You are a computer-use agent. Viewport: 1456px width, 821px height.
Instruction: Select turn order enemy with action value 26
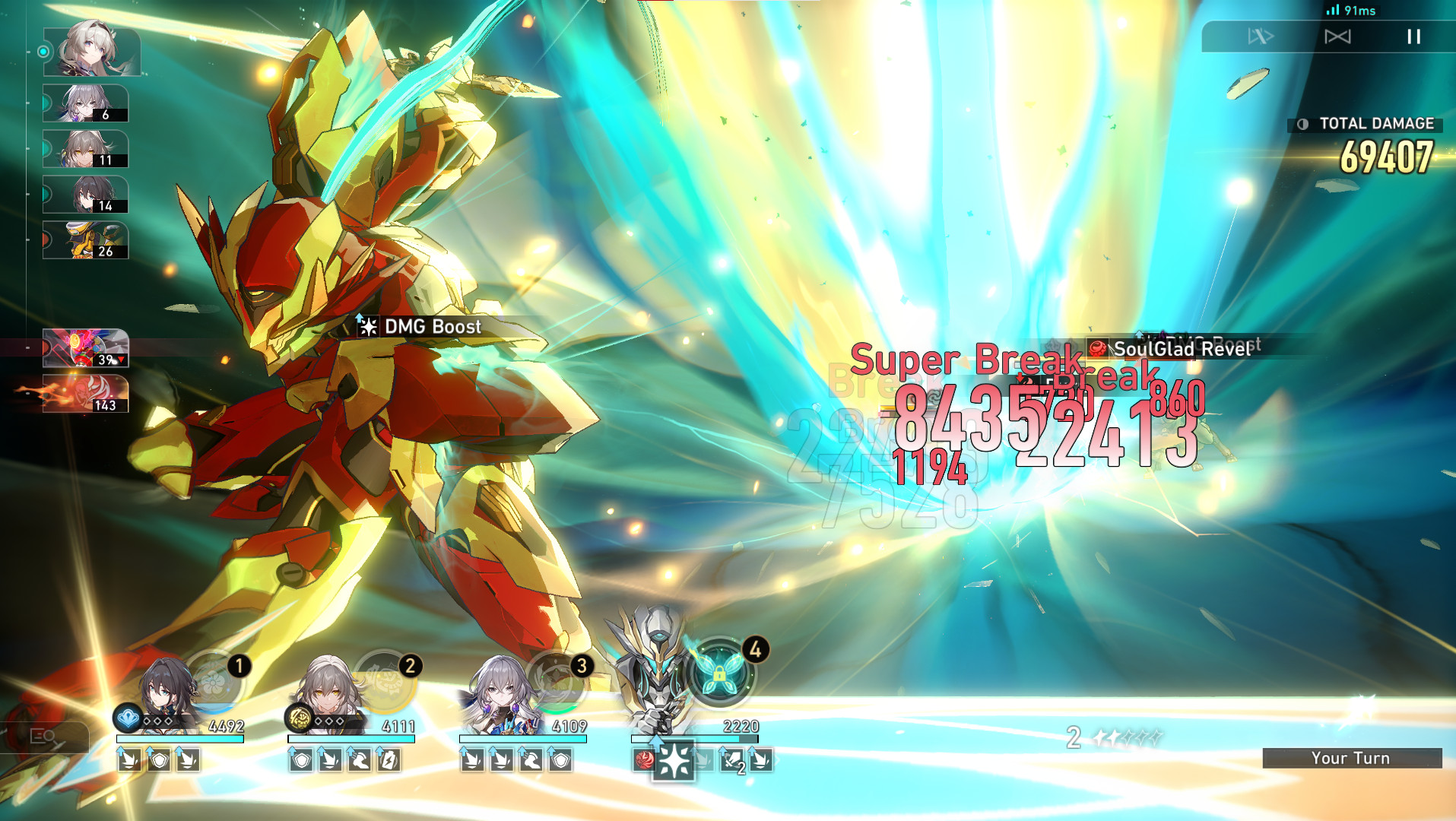pyautogui.click(x=85, y=240)
